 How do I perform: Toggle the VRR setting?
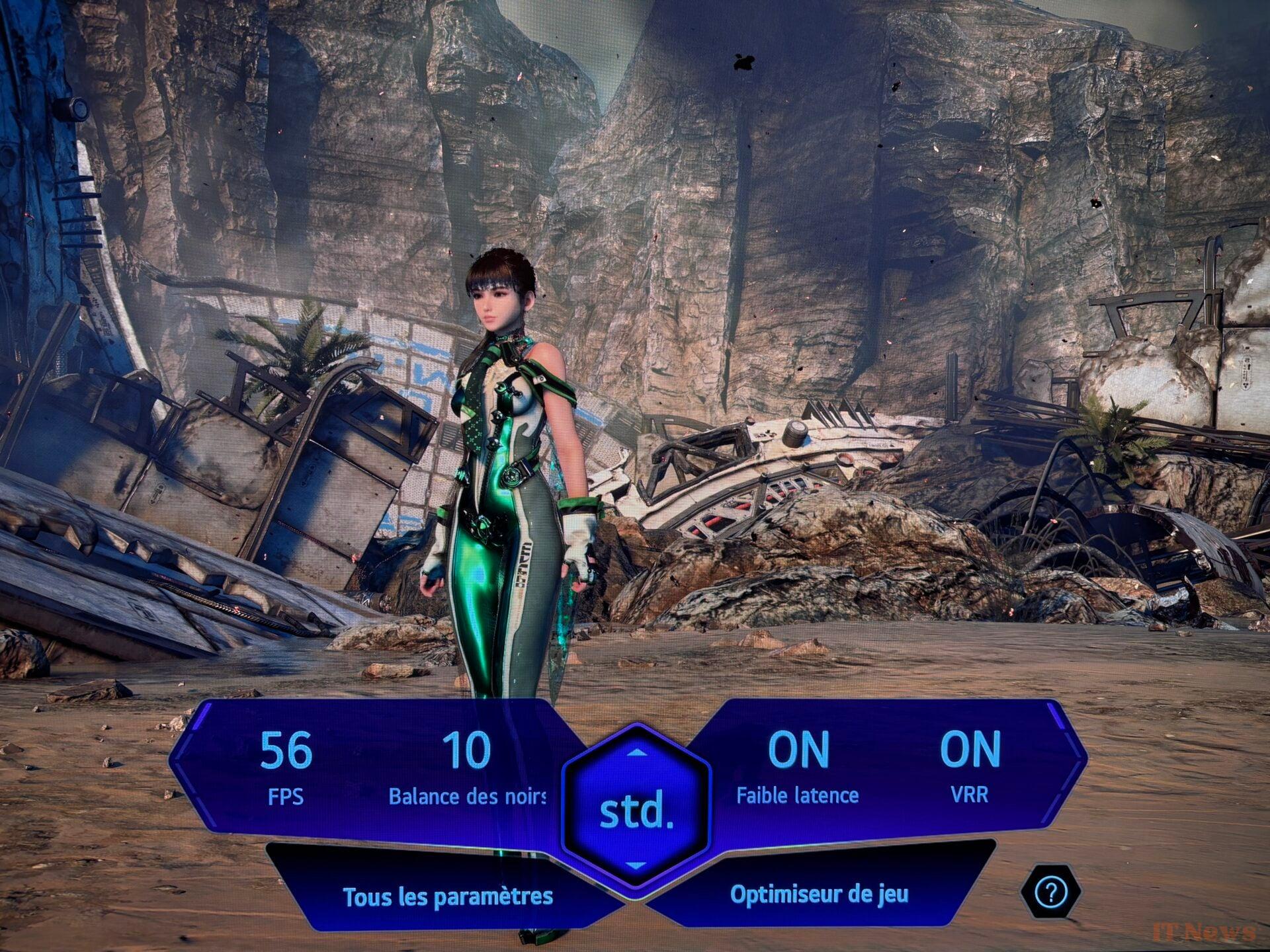pos(970,767)
